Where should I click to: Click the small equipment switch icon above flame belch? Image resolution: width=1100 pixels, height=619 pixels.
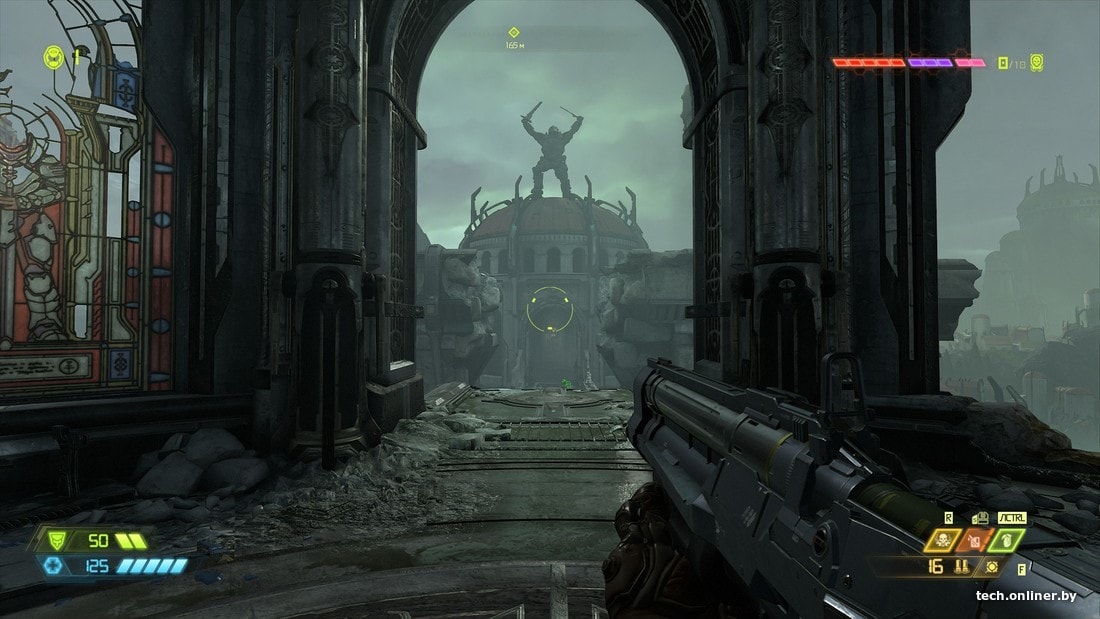981,518
